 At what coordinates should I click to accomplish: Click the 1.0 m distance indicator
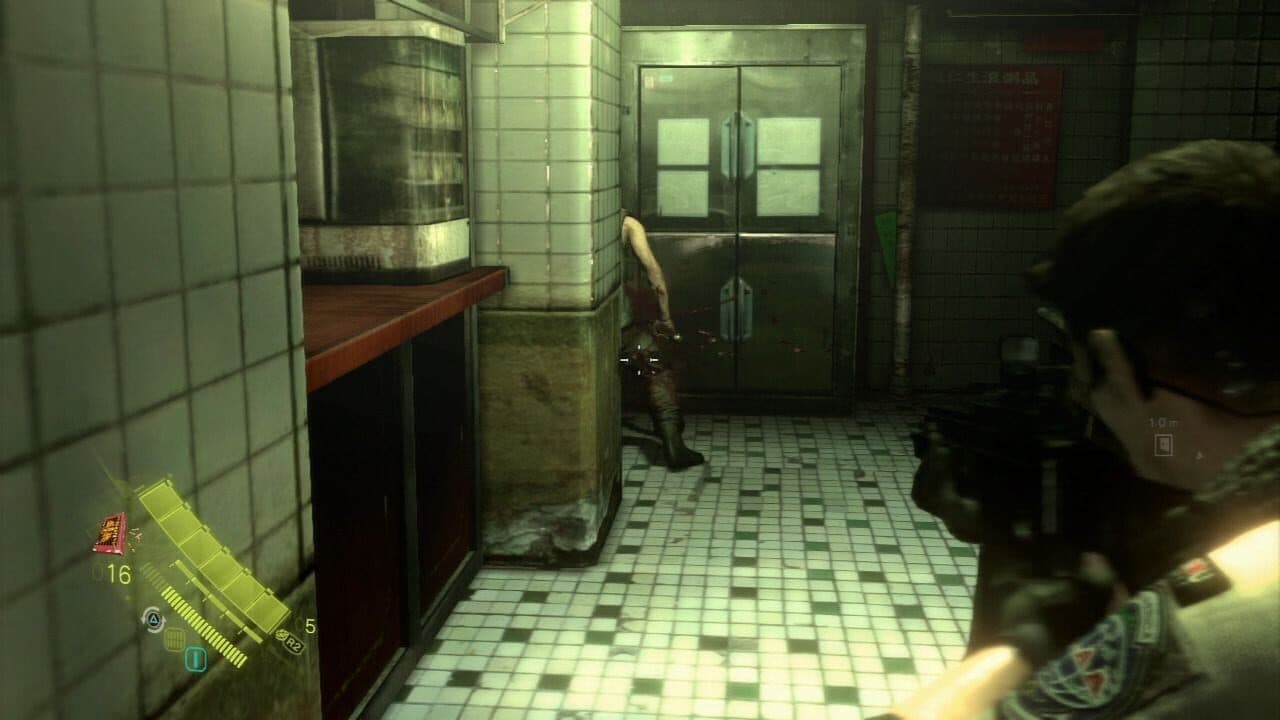point(1163,422)
